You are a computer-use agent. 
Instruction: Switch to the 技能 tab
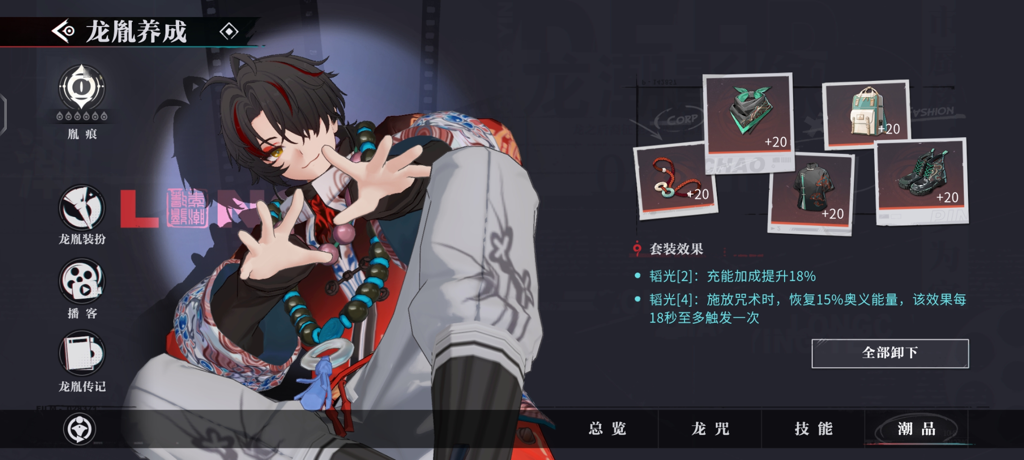813,429
